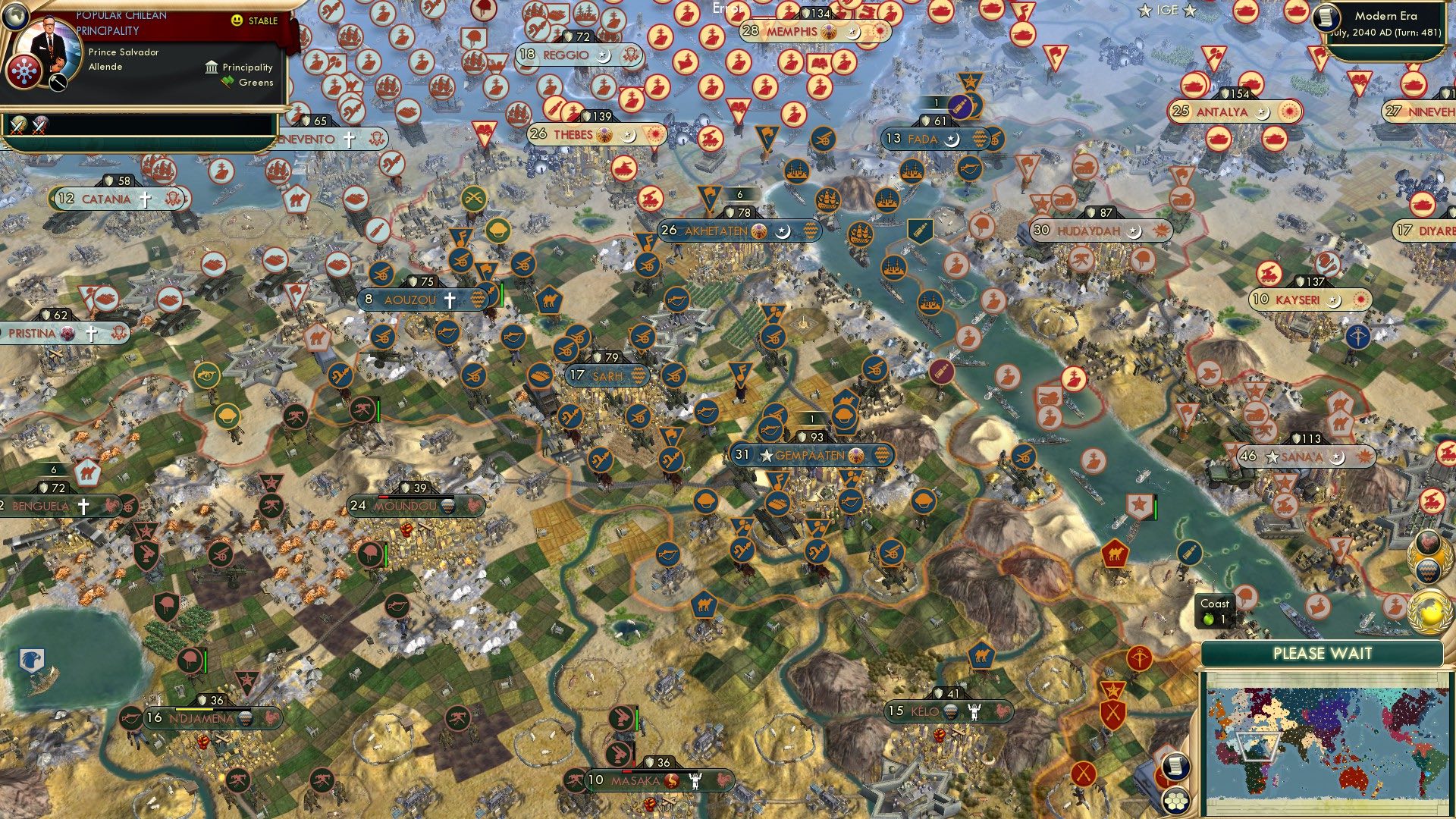Viewport: 1456px width, 819px height.
Task: Toggle the hex grid overlay near the minimap
Action: click(1176, 802)
